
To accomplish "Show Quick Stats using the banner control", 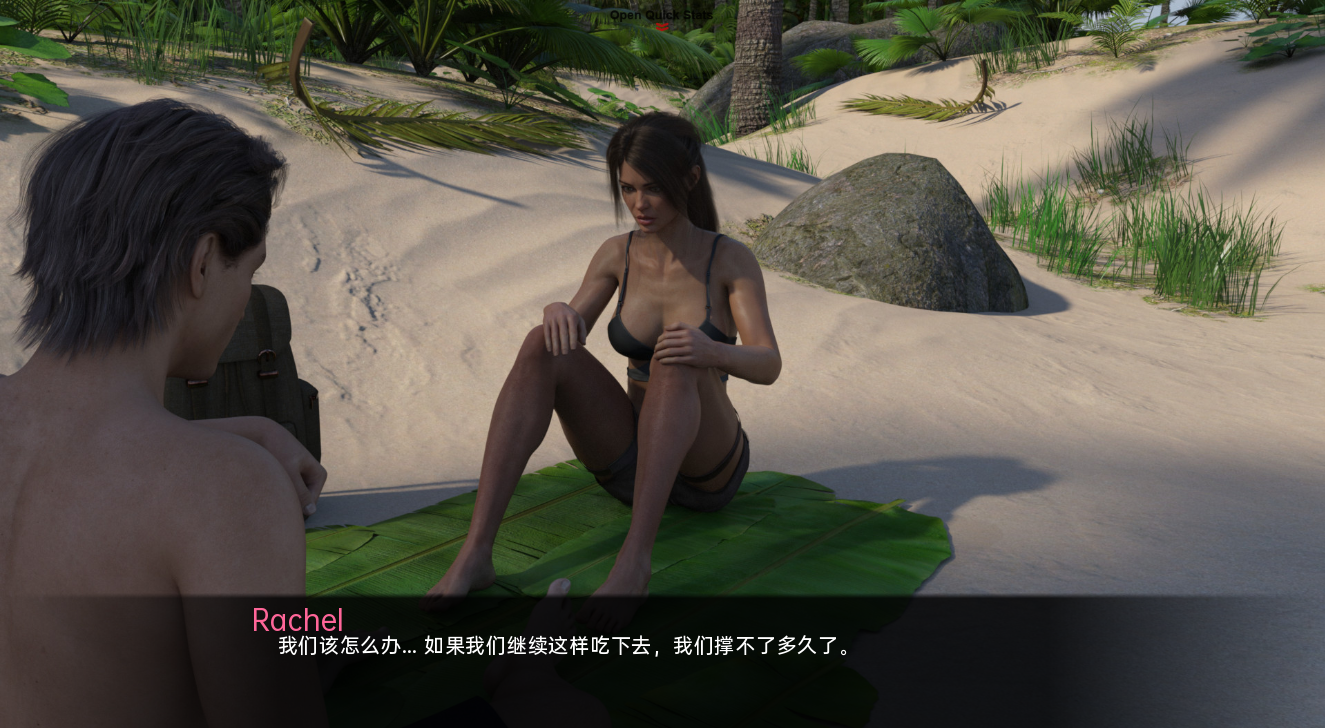I will click(x=662, y=17).
